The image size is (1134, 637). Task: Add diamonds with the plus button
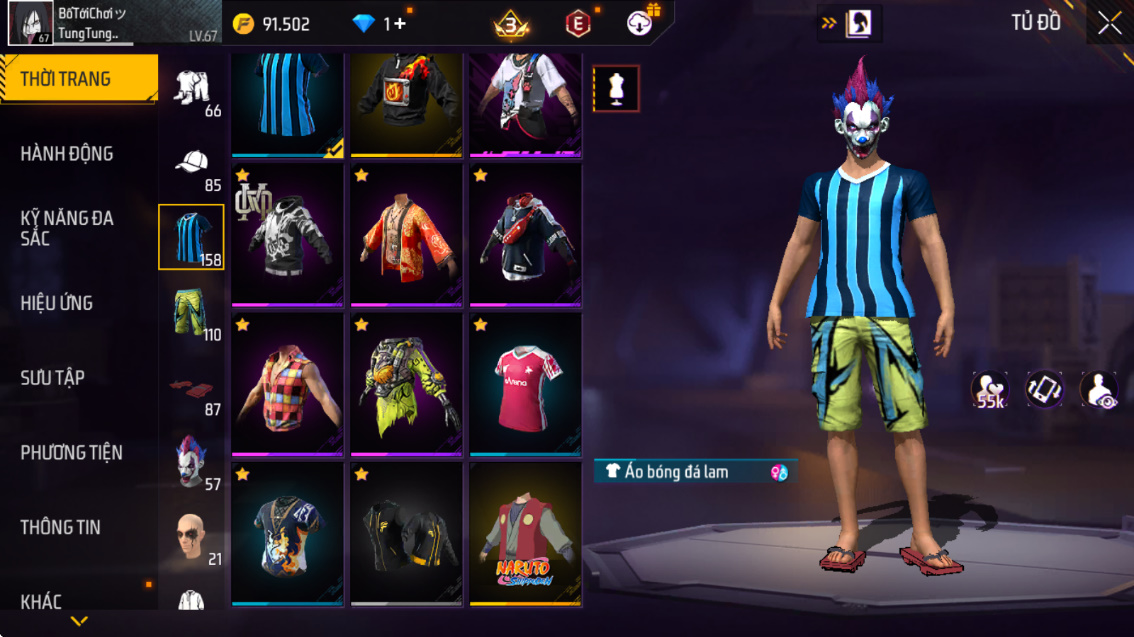(400, 24)
